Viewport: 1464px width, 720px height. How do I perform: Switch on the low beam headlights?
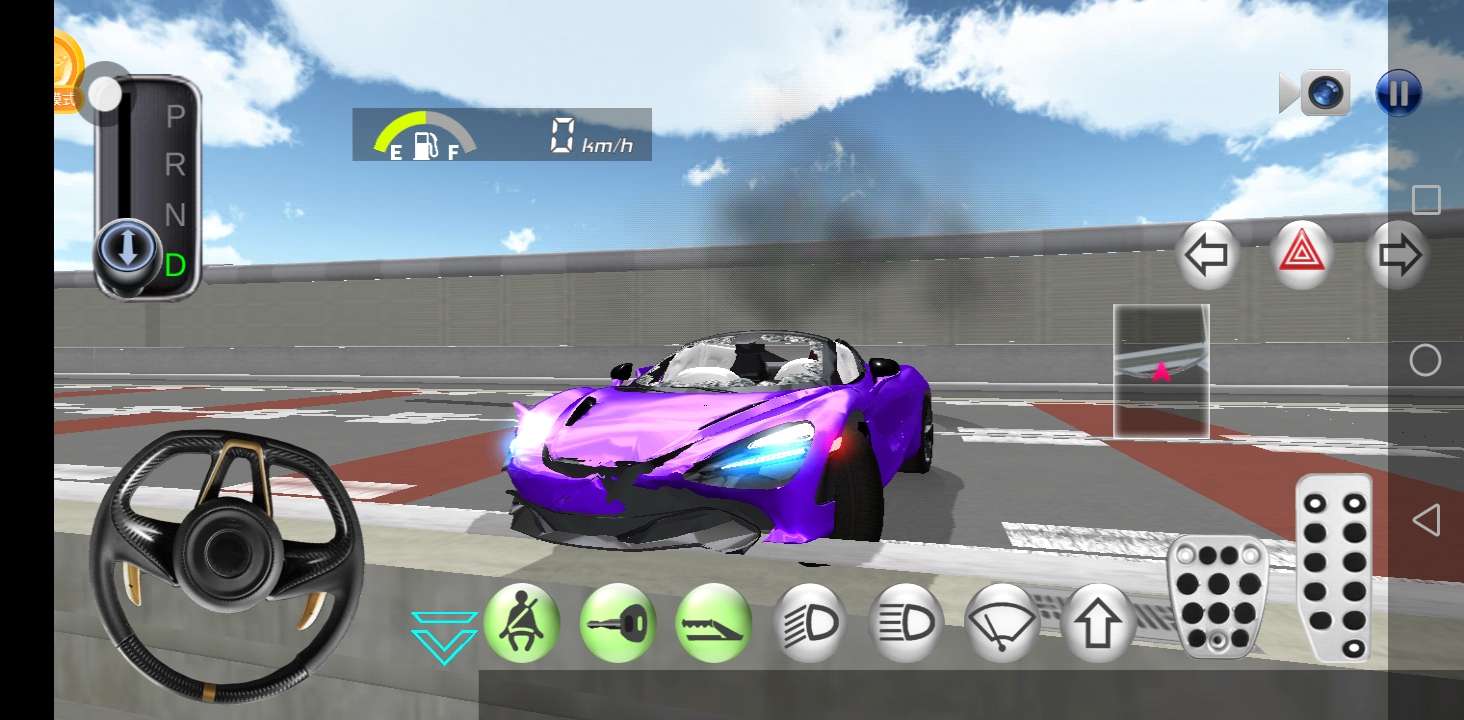click(809, 623)
